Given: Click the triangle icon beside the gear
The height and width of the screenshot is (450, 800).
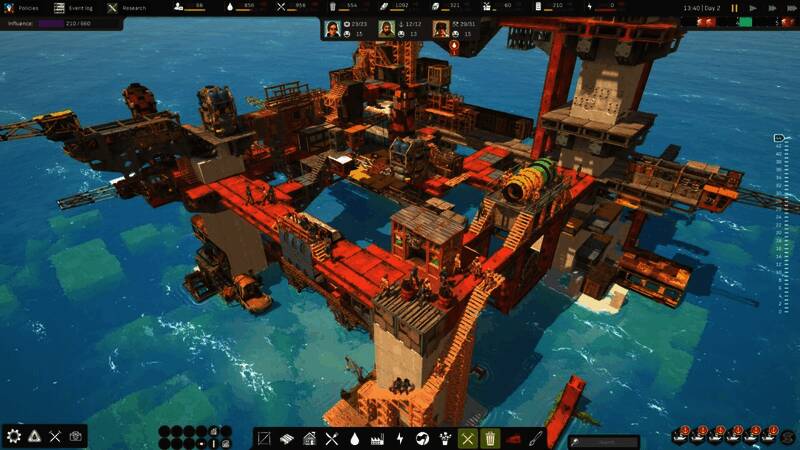Looking at the screenshot, I should (35, 436).
